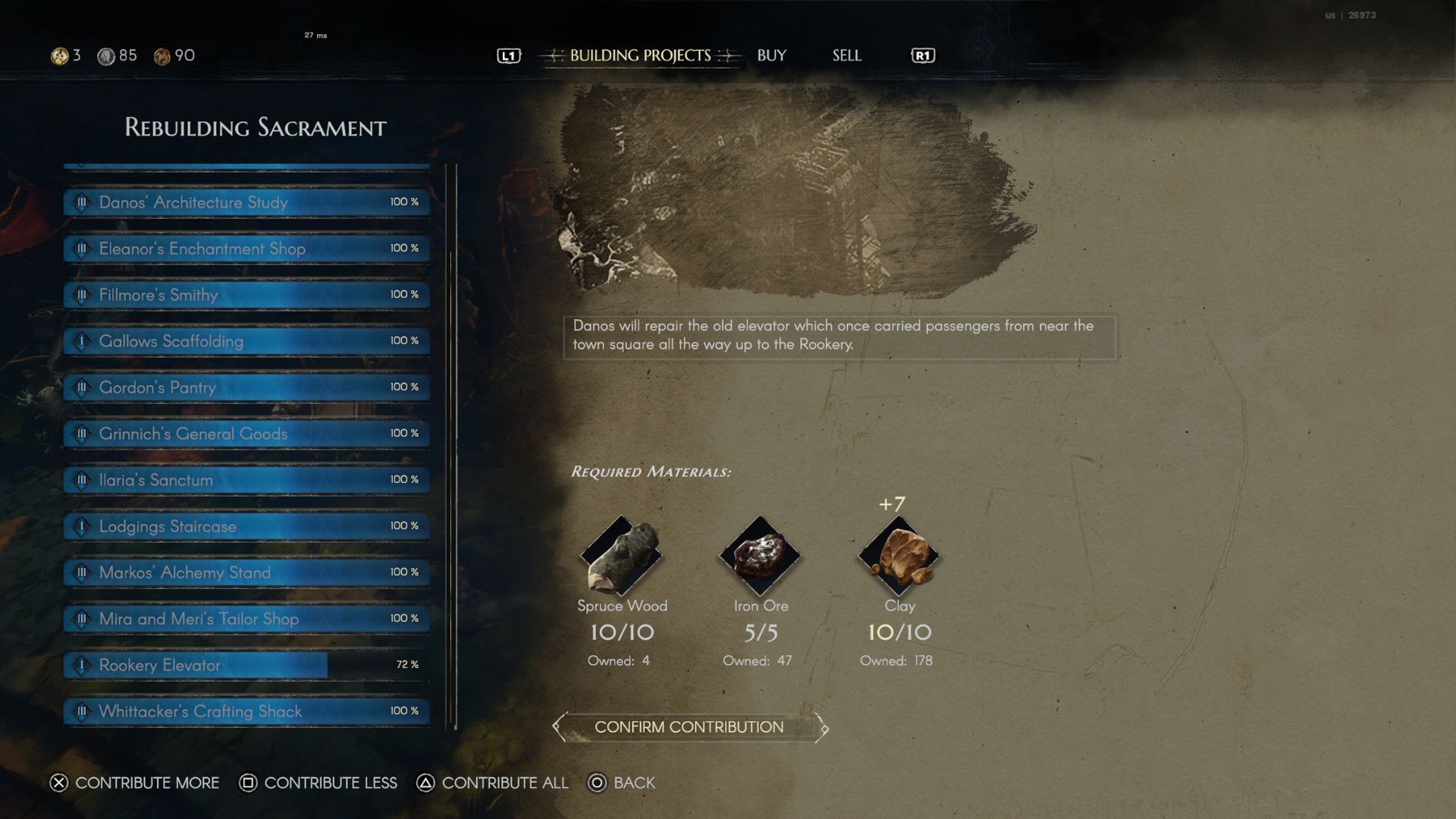Select Markos' Alchemy Stand project

point(246,573)
